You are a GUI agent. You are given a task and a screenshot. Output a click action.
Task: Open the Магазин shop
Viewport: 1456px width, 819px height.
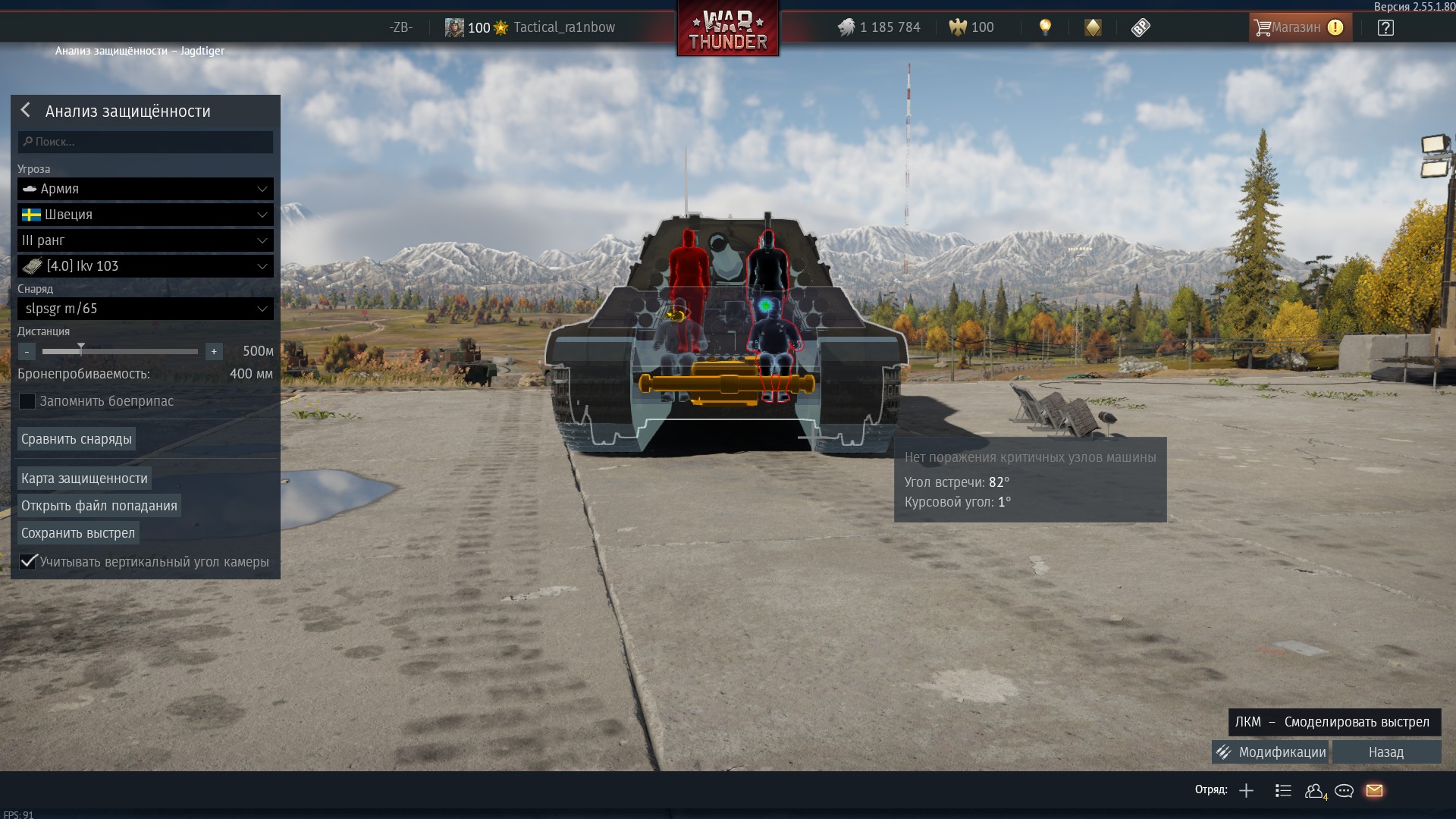point(1300,27)
